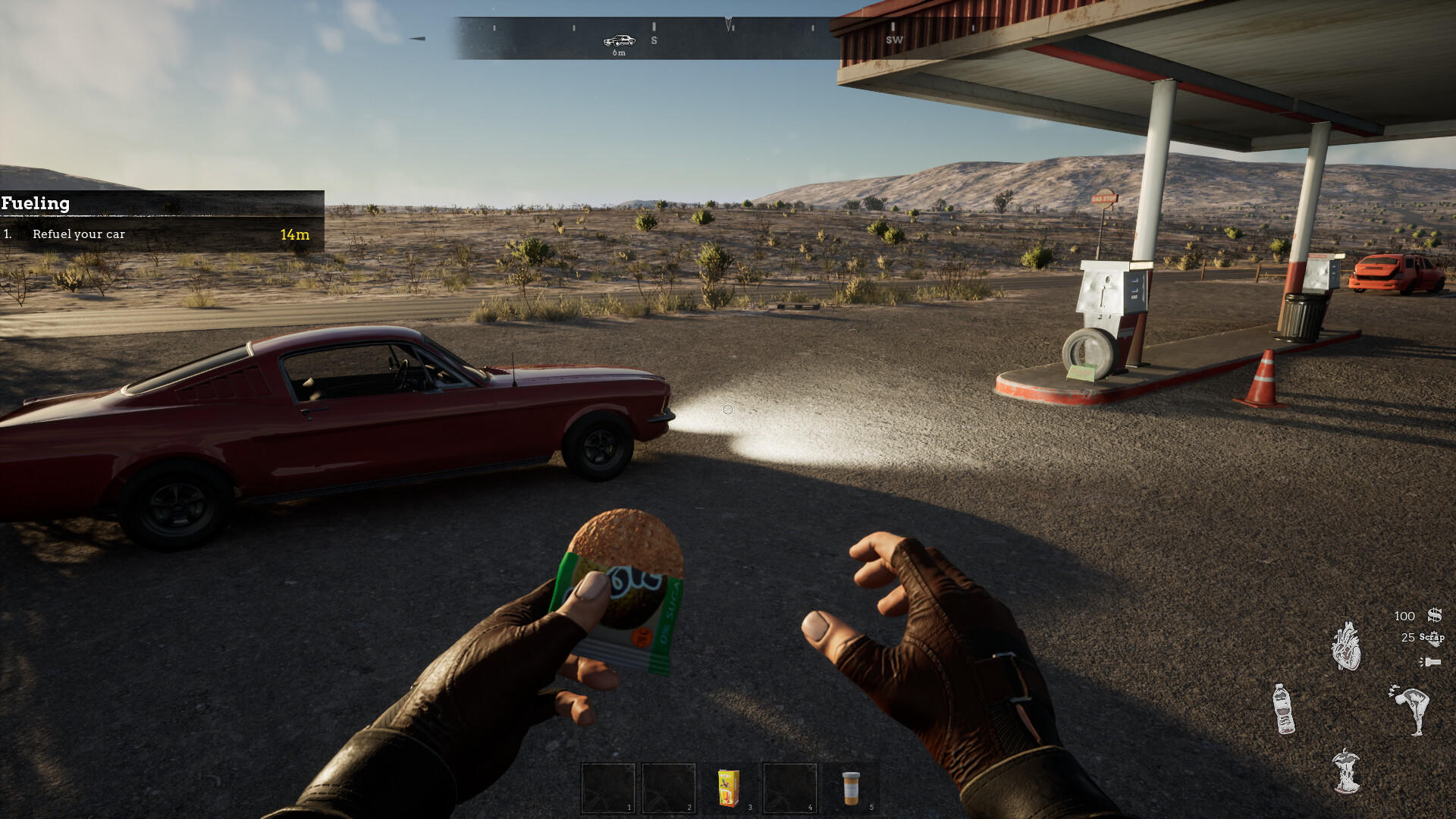Select the pill bottle in hotbar slot 5
This screenshot has width=1456, height=819.
(x=851, y=789)
